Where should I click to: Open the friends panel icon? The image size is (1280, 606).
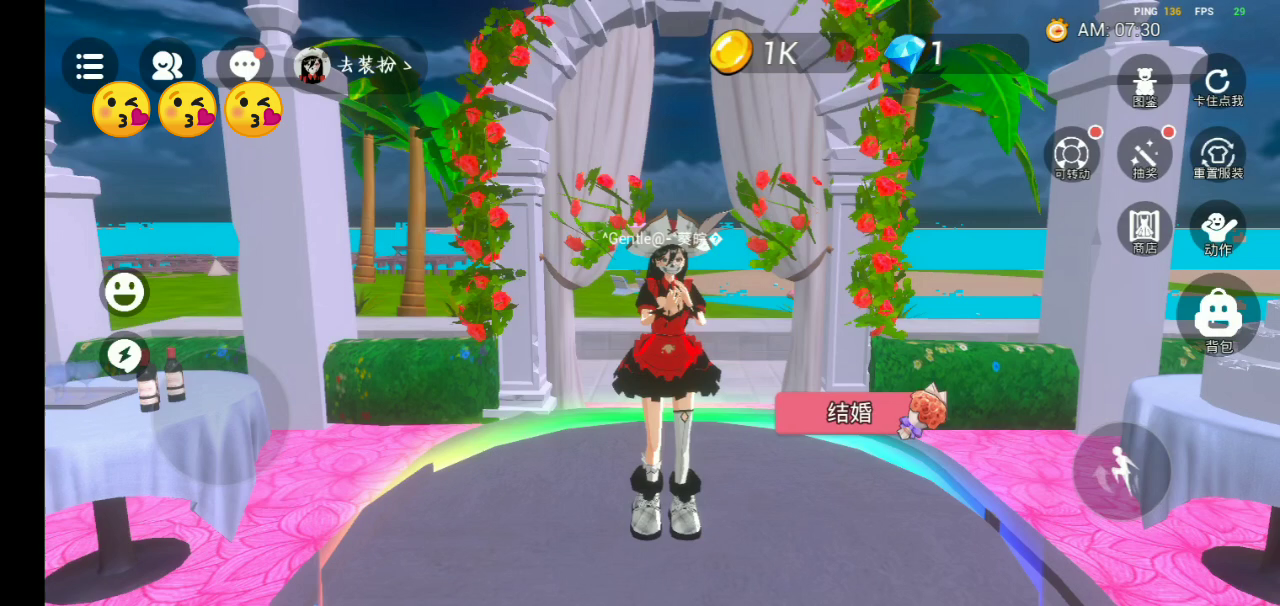167,66
